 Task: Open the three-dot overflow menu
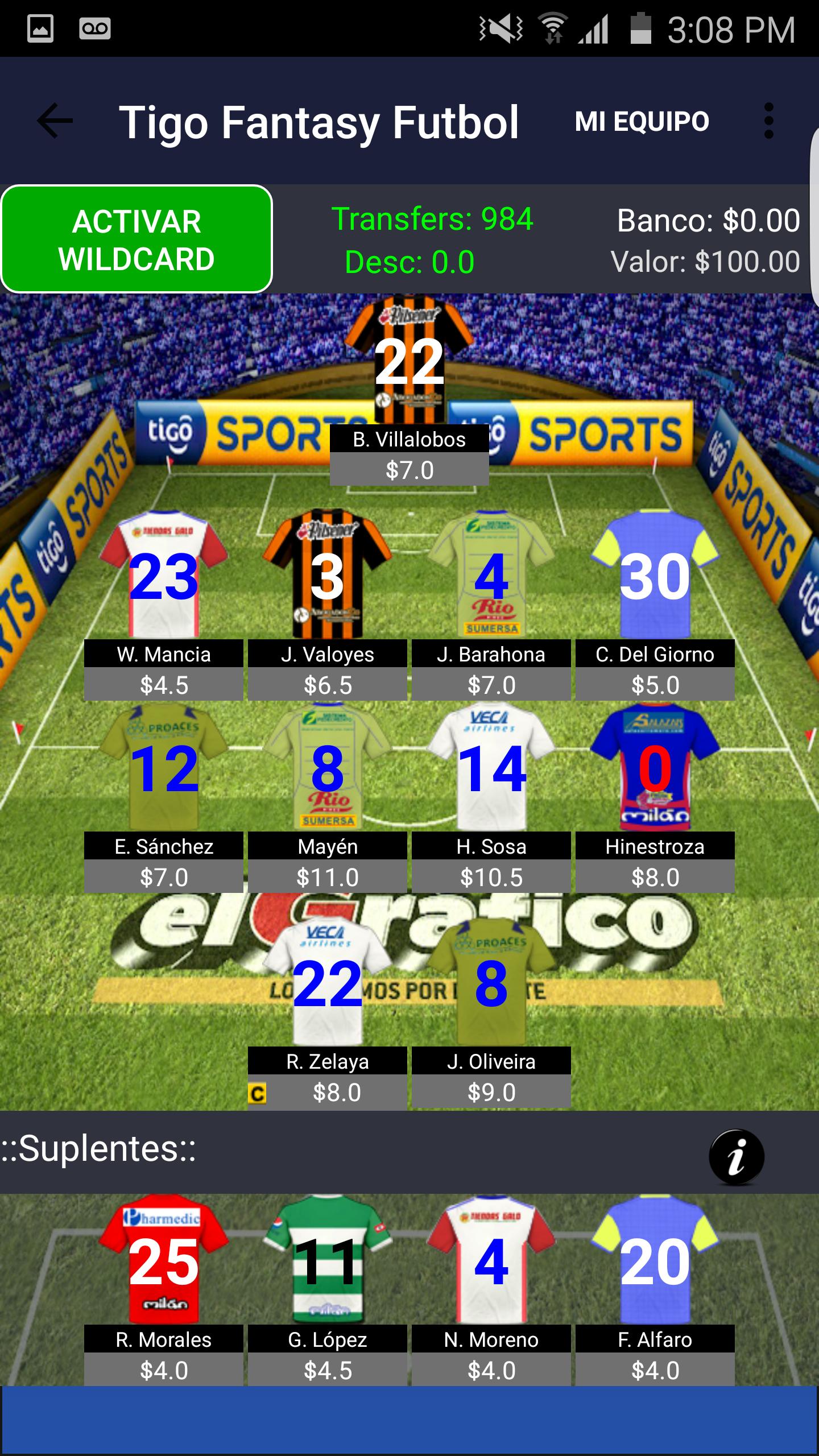[x=769, y=119]
